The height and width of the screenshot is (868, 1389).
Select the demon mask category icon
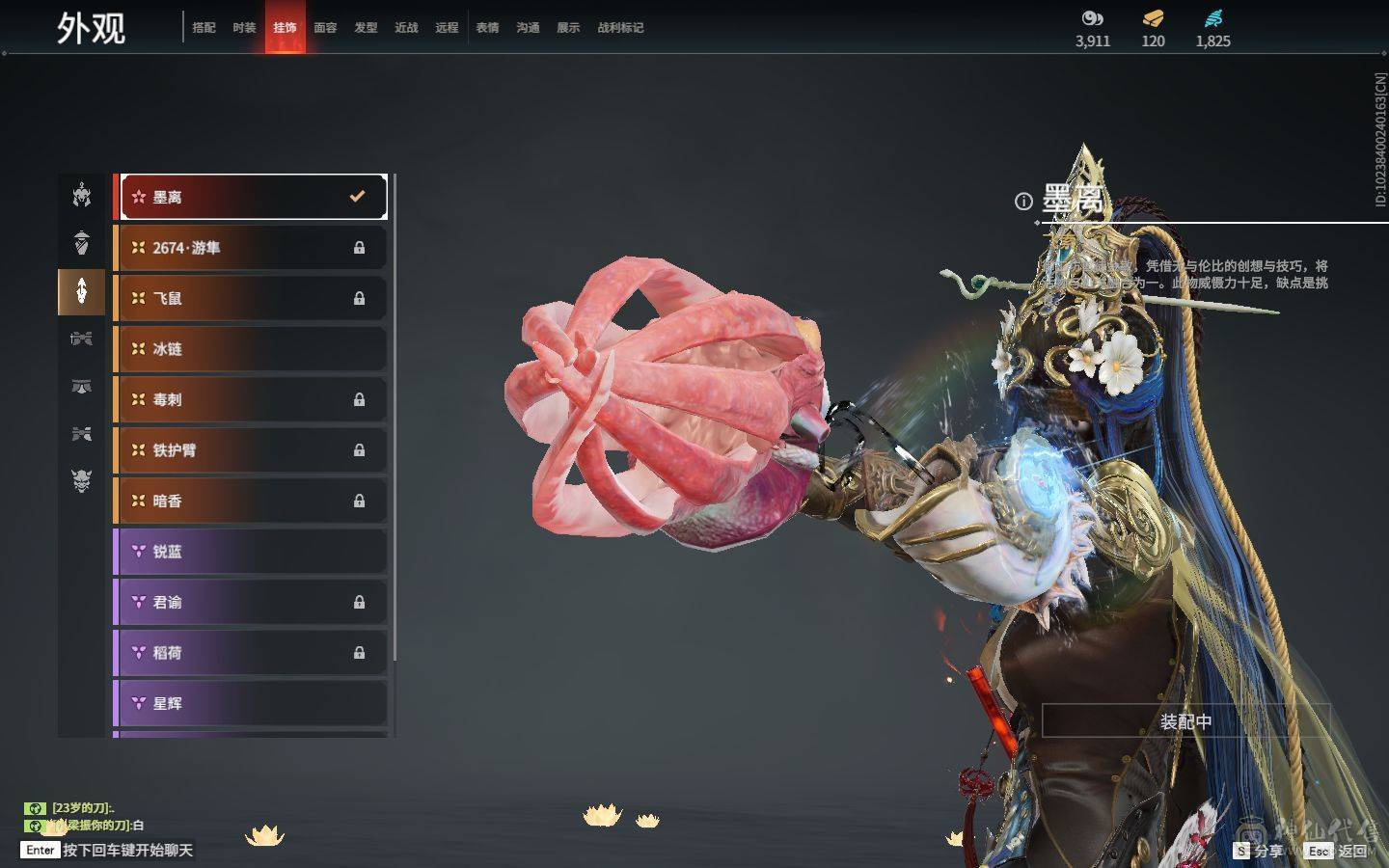82,480
